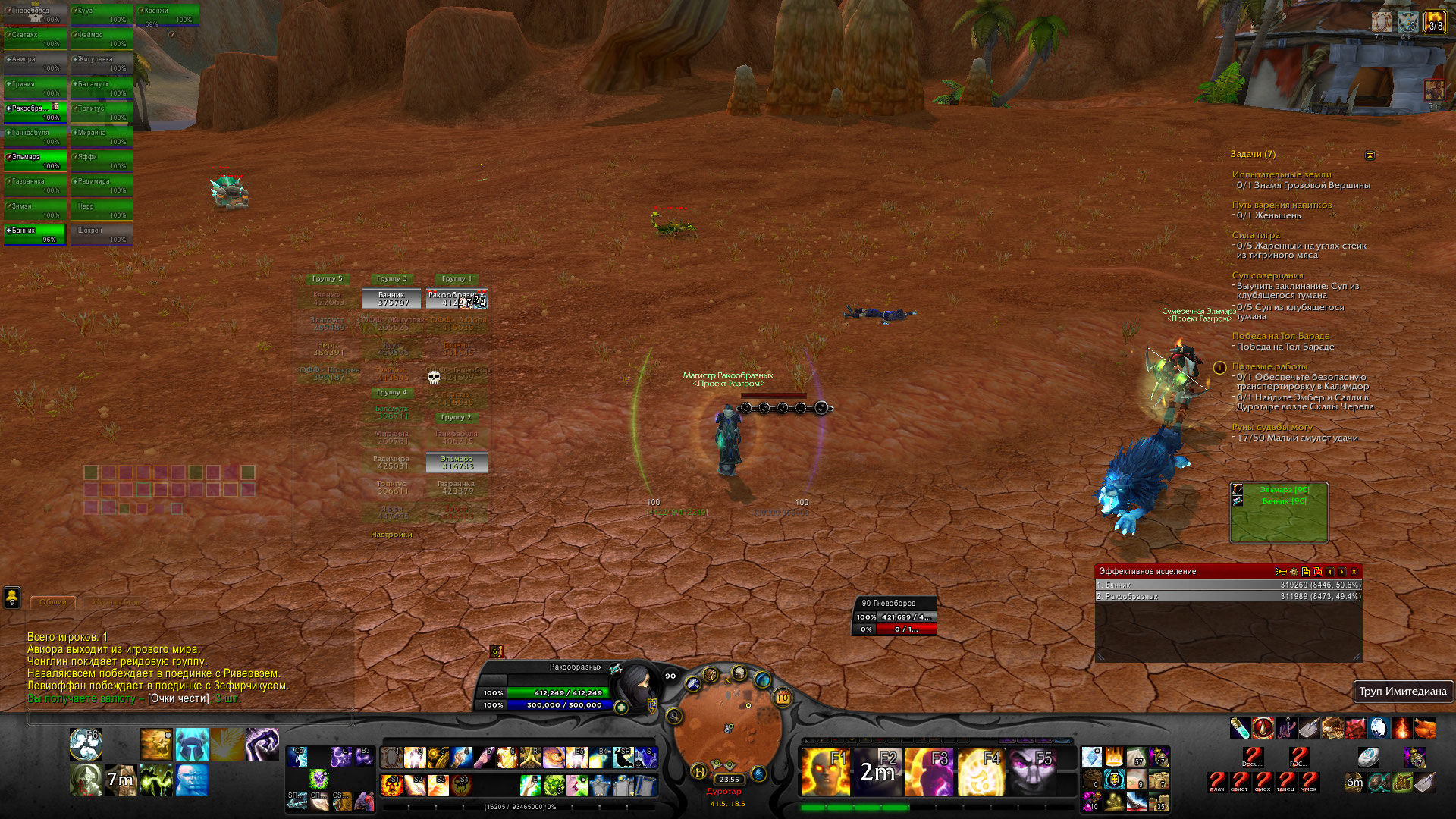Use the F6 swirling cloud ability
The image size is (1456, 819).
pyautogui.click(x=86, y=744)
